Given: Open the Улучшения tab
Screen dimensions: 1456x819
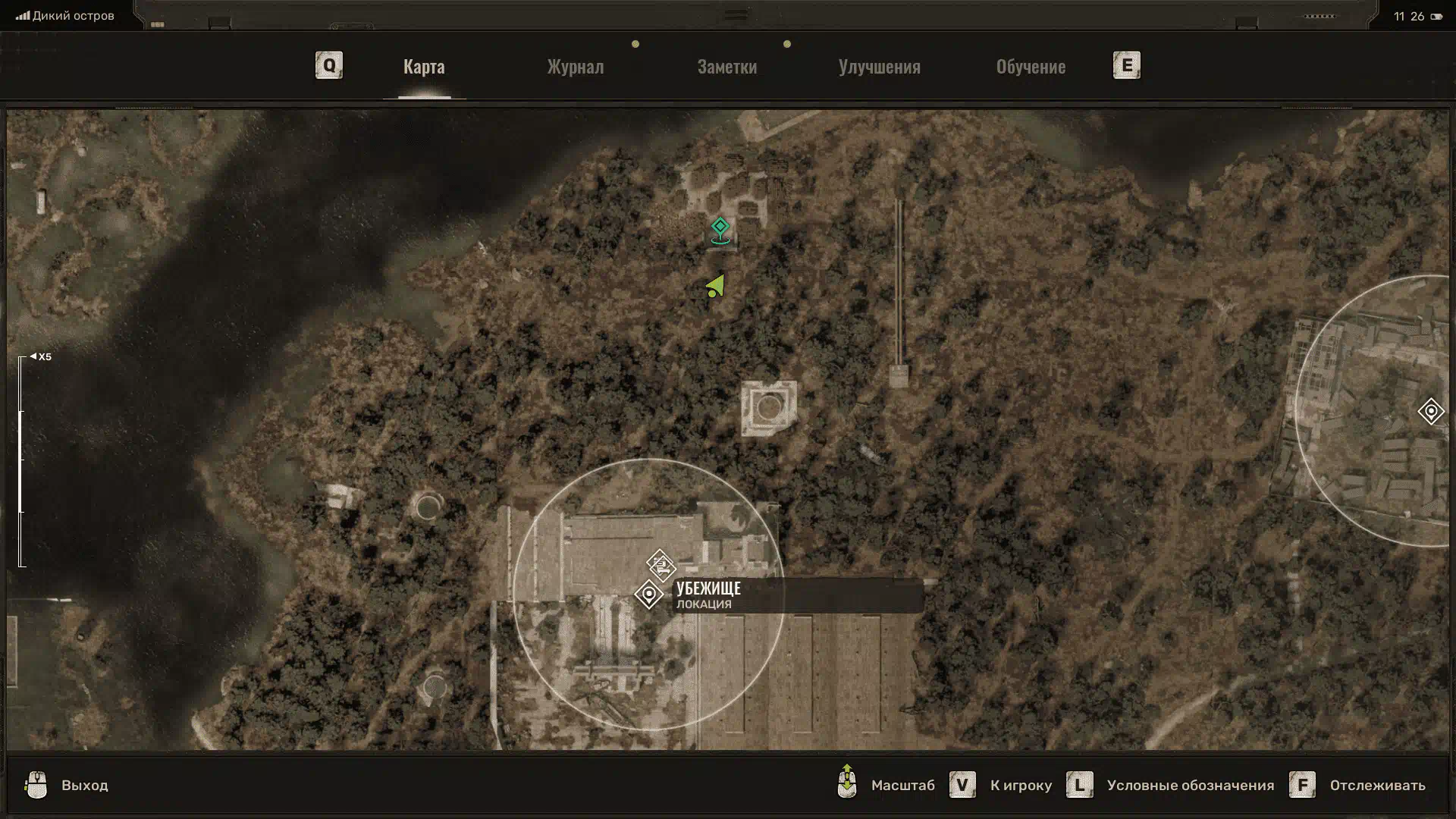Looking at the screenshot, I should (879, 67).
